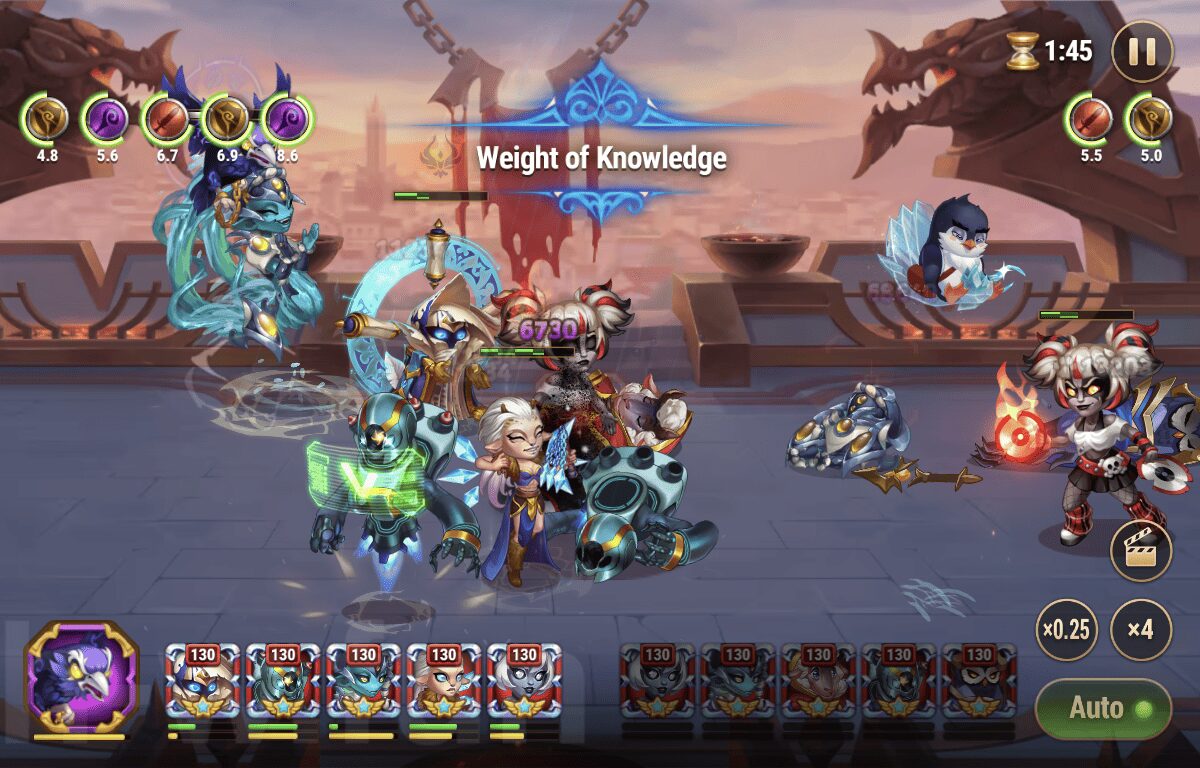Image resolution: width=1200 pixels, height=768 pixels.
Task: Click the purple staff buff with 5.6 timer
Action: point(107,119)
